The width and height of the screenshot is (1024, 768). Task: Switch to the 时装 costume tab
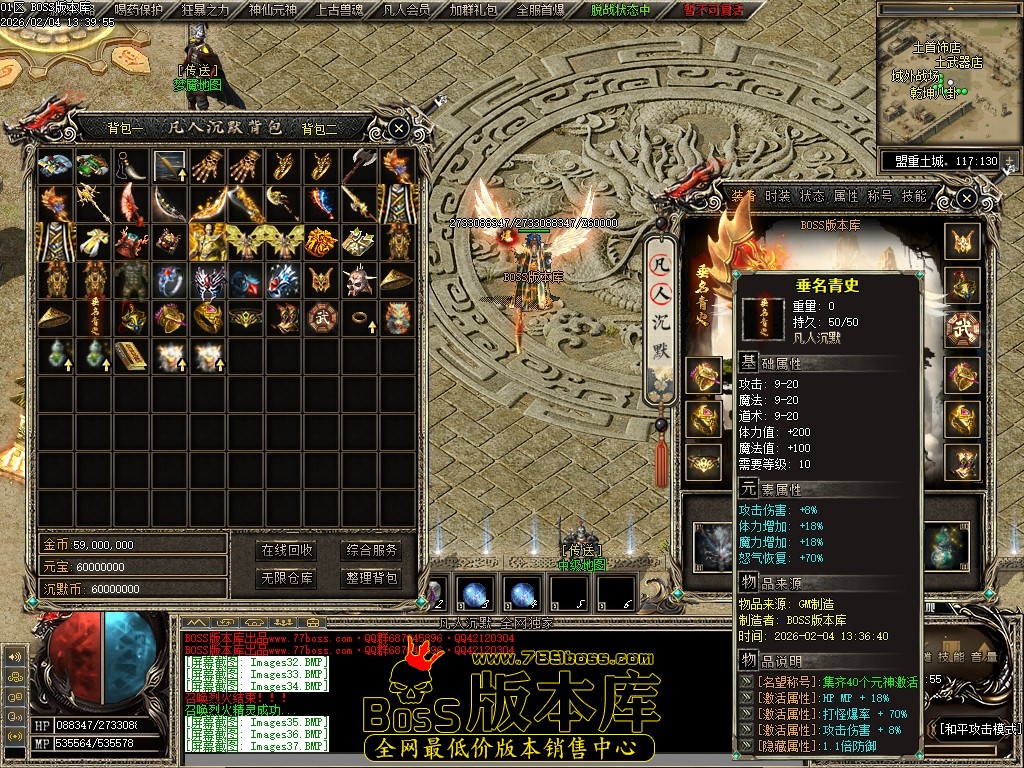coord(777,196)
